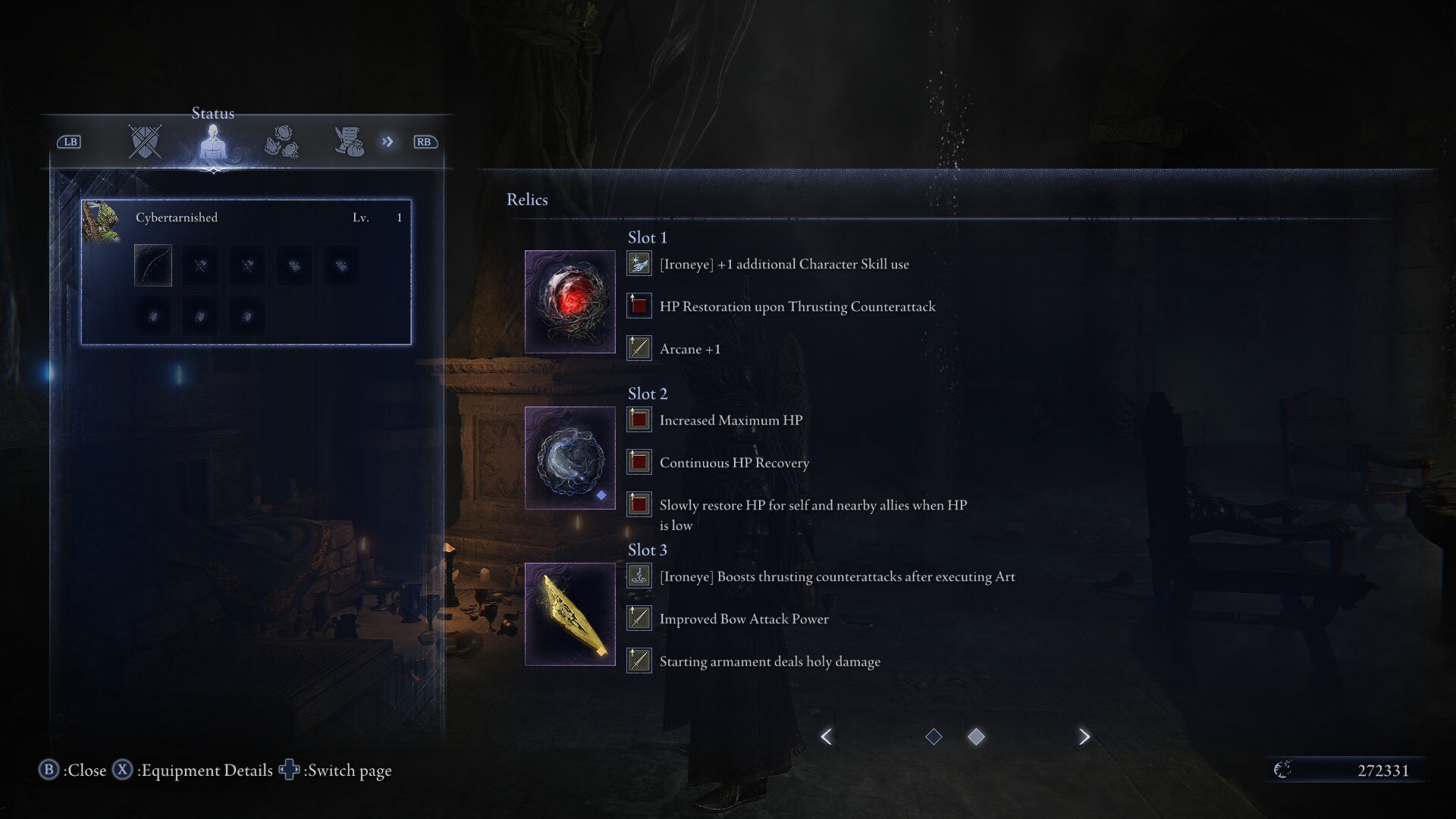Go to the previous relics page arrow

[827, 736]
